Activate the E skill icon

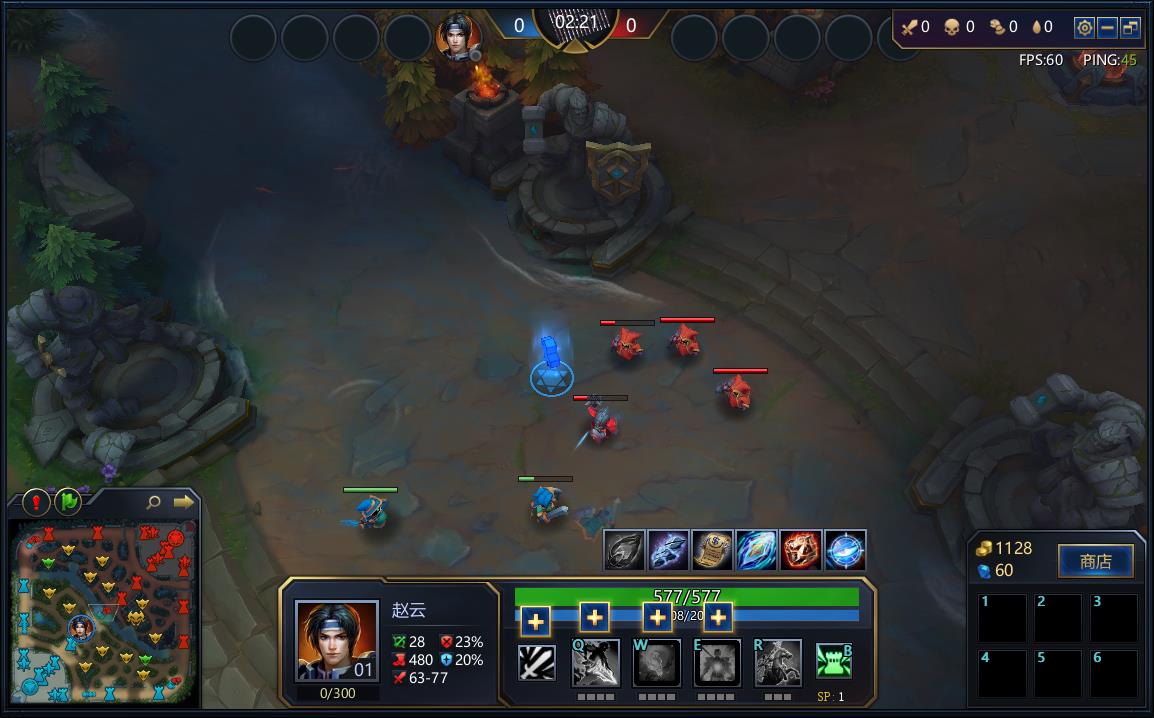[717, 662]
